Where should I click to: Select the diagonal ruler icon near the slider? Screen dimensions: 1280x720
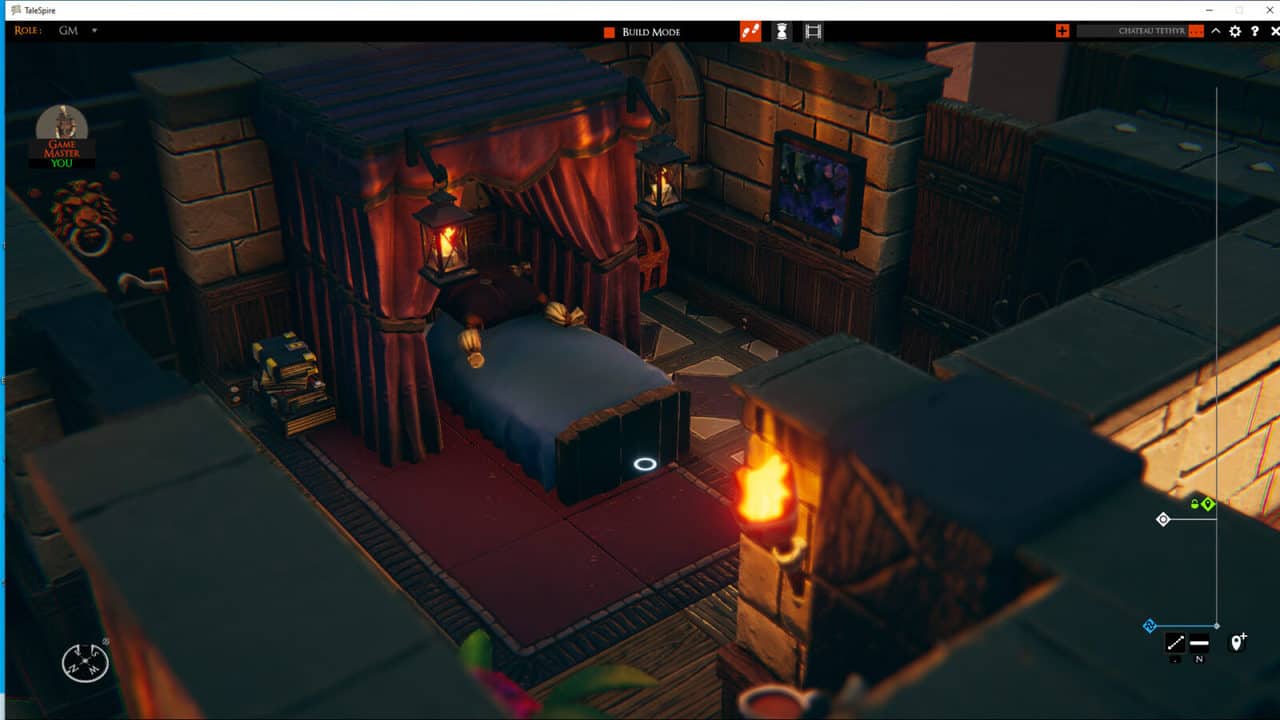[x=1176, y=641]
